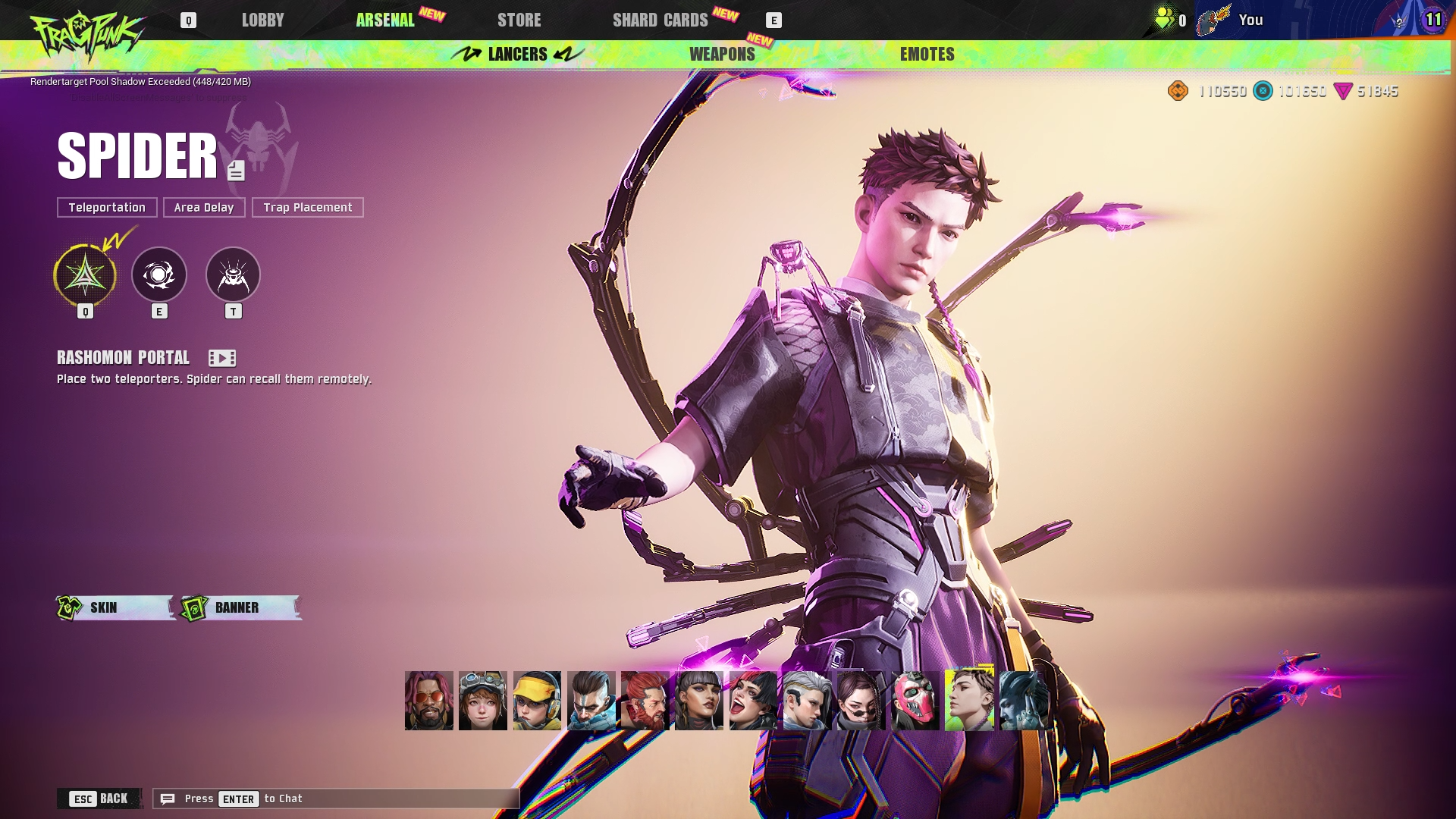Switch to the Weapons sub-tab
1456x819 pixels.
(722, 55)
